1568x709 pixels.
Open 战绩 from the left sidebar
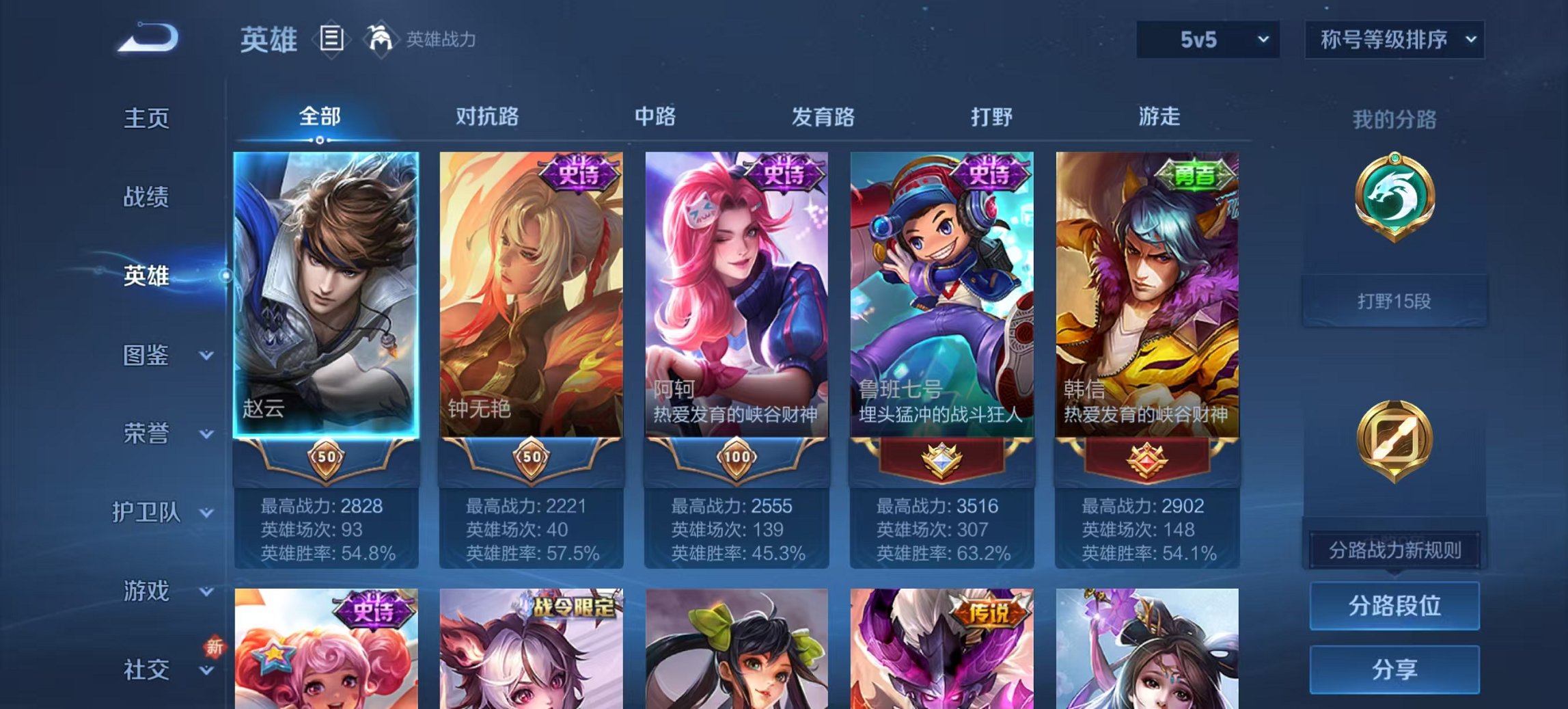pos(146,197)
